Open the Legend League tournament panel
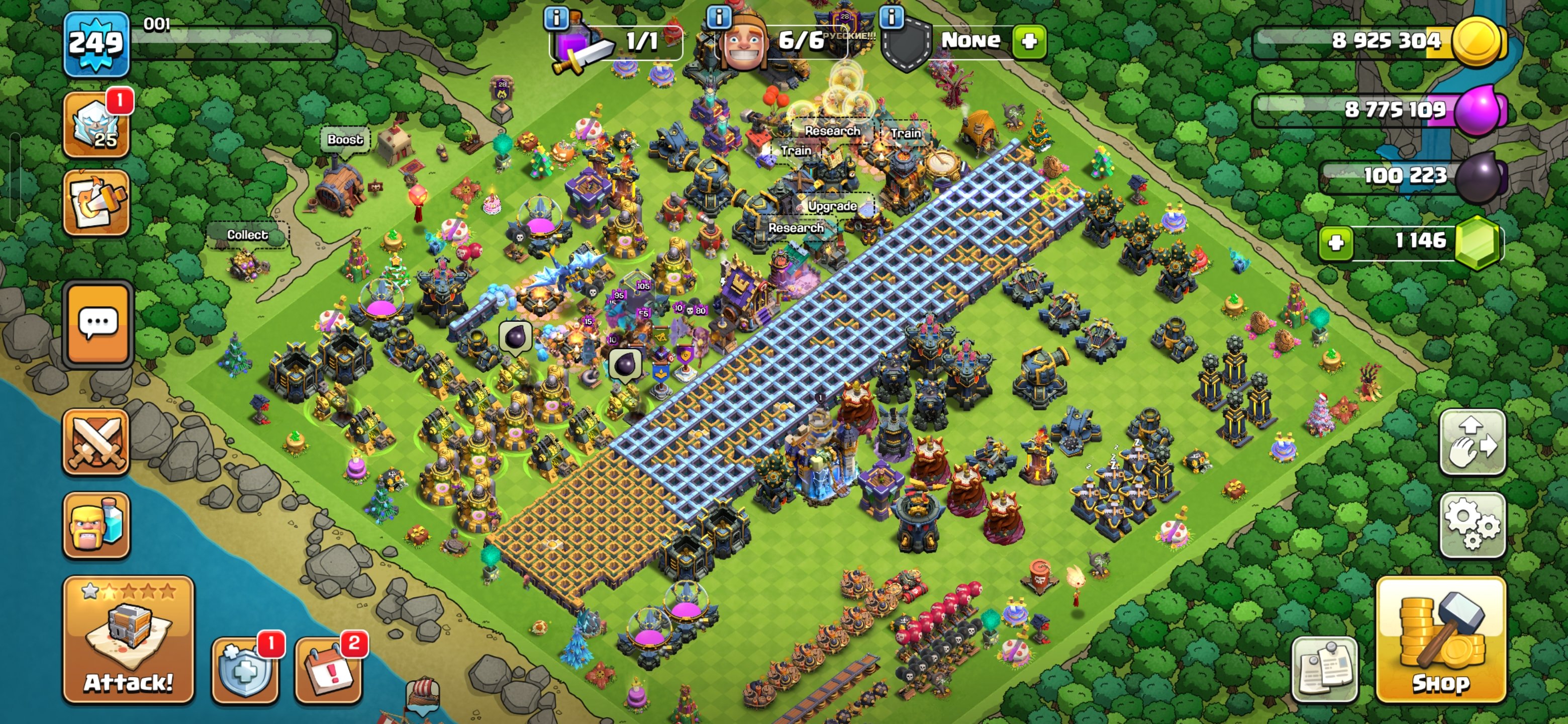The image size is (1568, 724). click(97, 132)
